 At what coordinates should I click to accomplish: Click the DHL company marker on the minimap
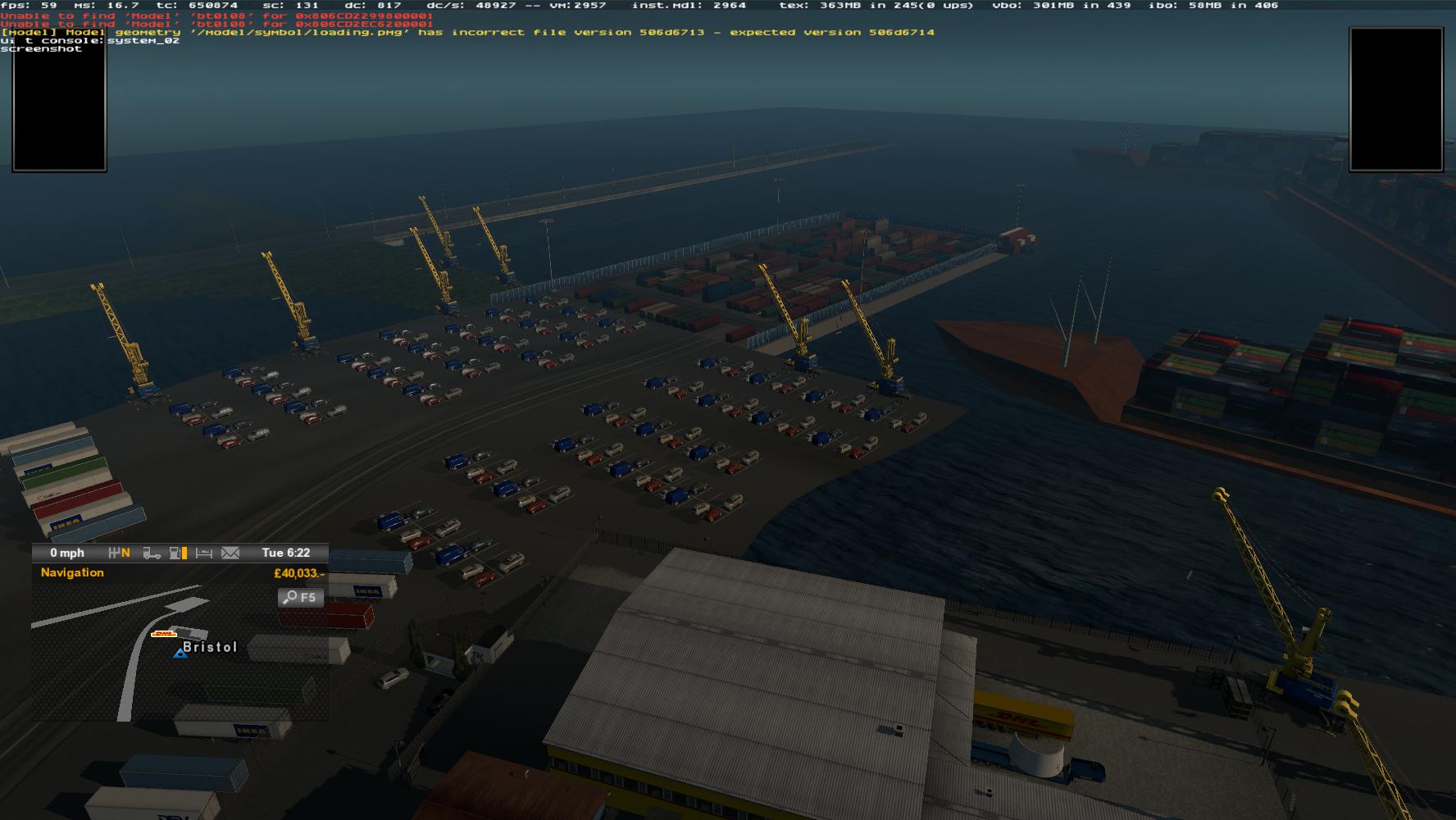click(165, 634)
